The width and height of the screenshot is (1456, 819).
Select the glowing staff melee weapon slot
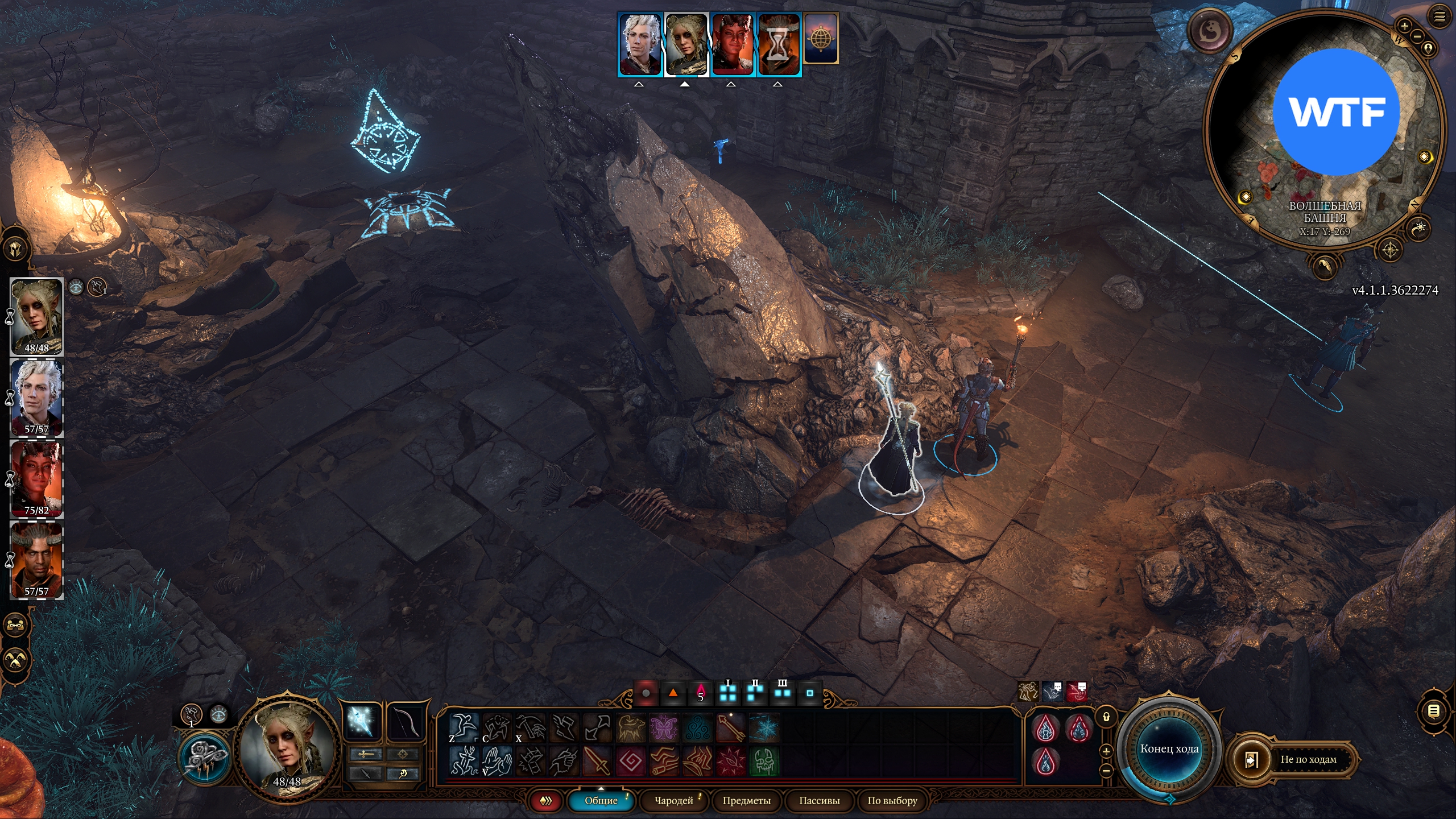click(362, 722)
